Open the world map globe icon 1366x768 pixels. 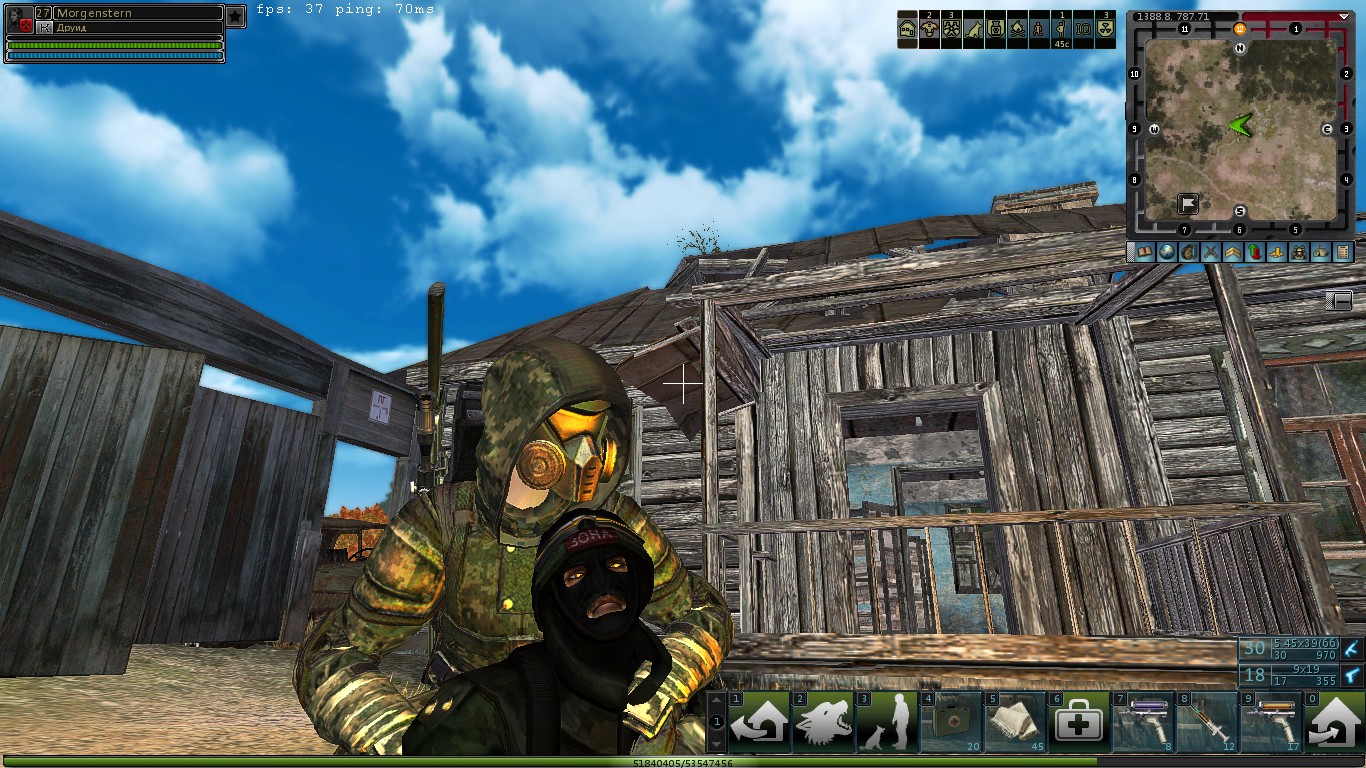click(1168, 252)
